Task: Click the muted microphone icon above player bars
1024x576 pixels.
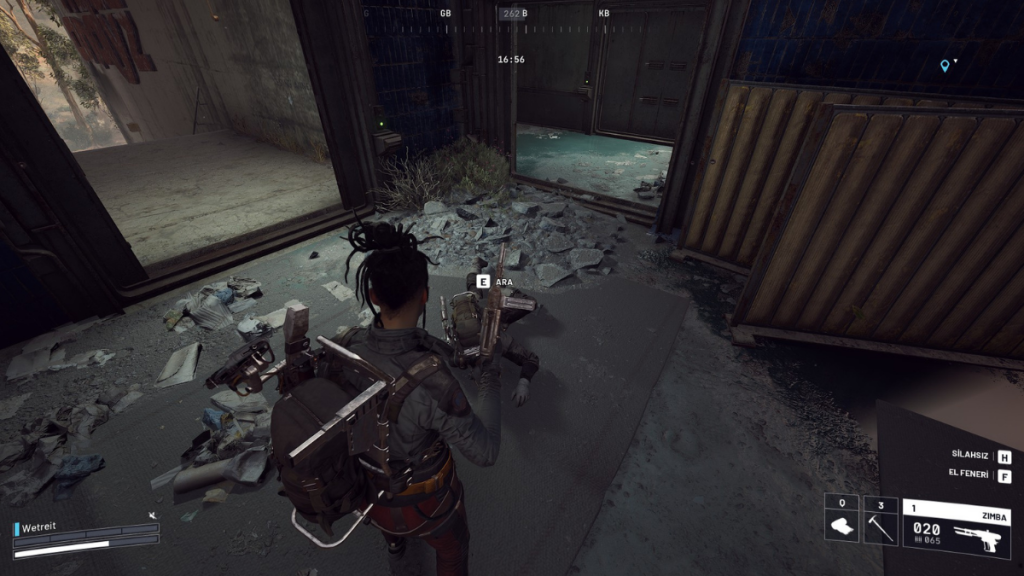Action: point(152,515)
